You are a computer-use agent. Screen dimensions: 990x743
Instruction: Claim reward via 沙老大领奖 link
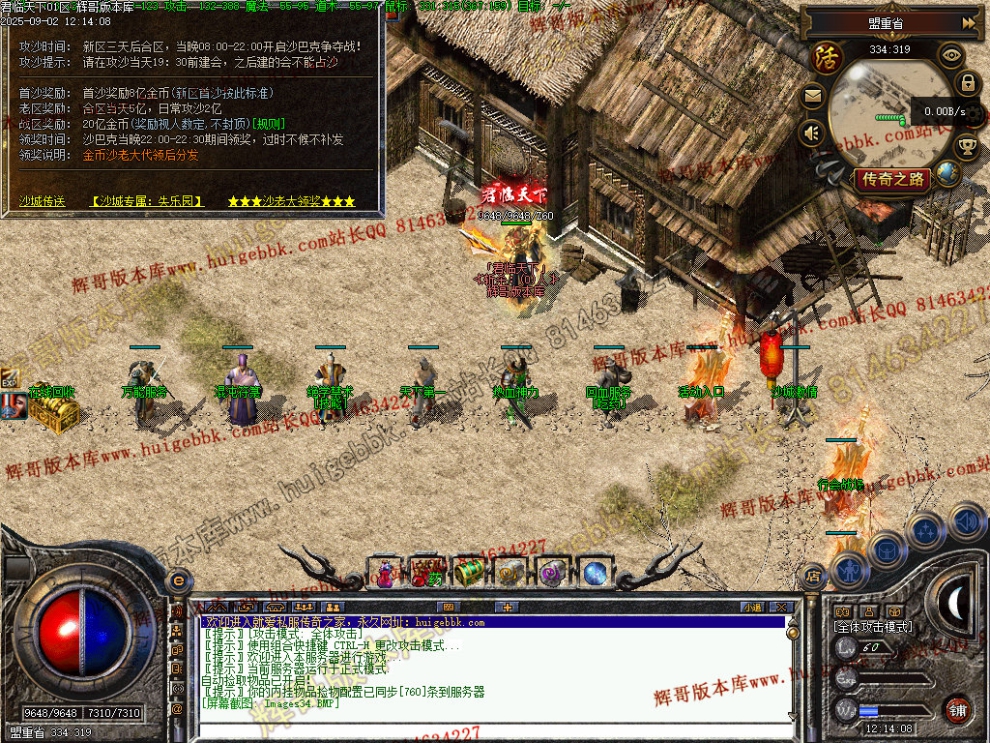291,201
